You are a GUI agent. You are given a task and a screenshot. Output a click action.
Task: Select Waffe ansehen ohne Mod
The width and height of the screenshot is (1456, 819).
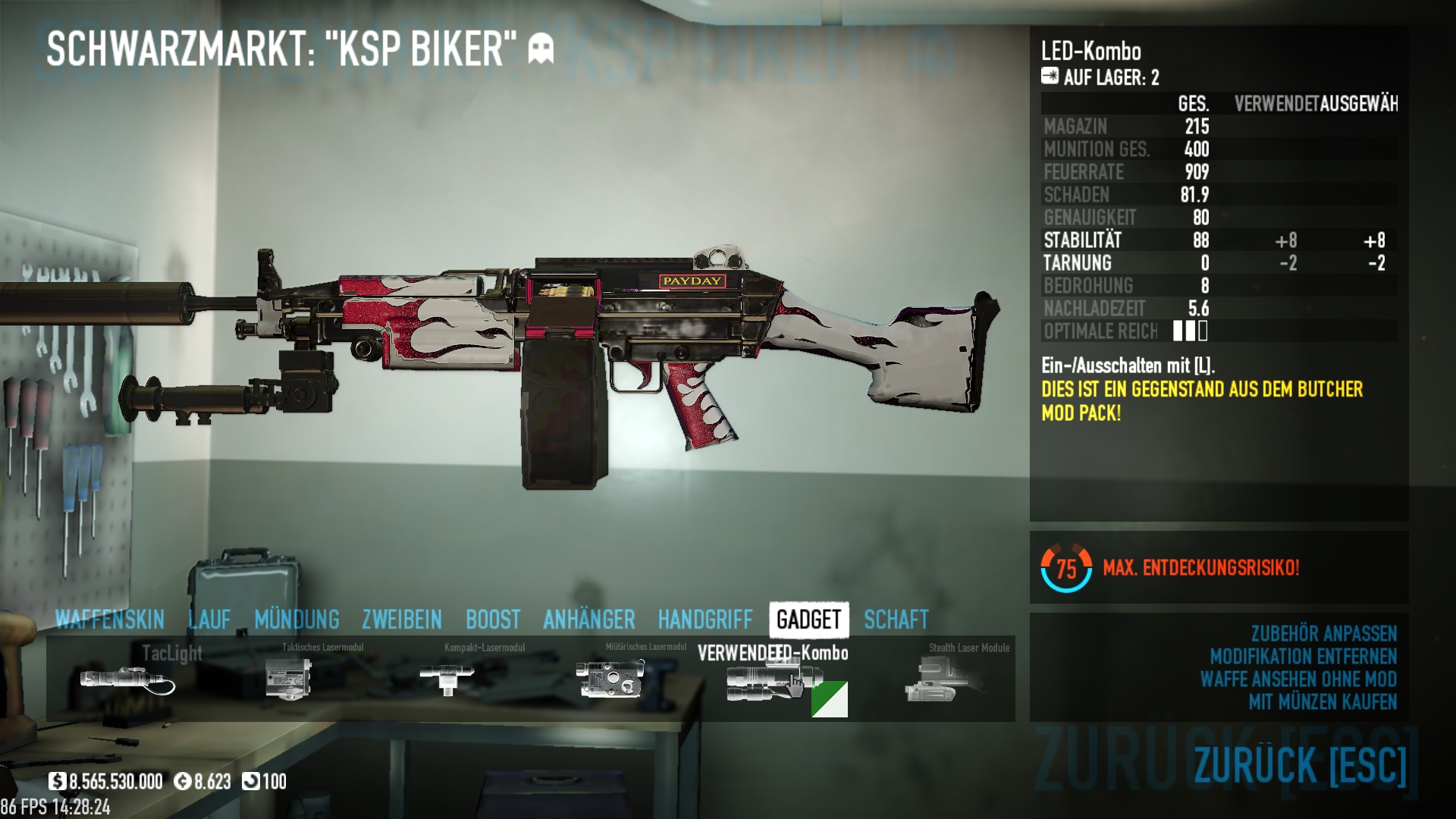(1298, 679)
